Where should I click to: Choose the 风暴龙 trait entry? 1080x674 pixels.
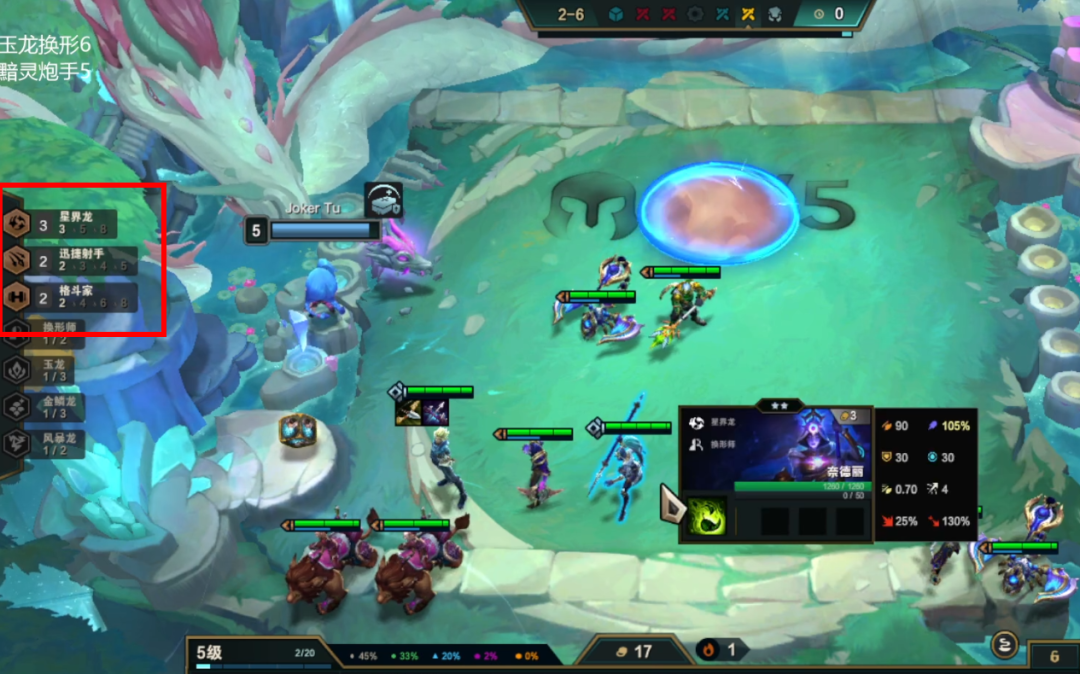coord(45,443)
